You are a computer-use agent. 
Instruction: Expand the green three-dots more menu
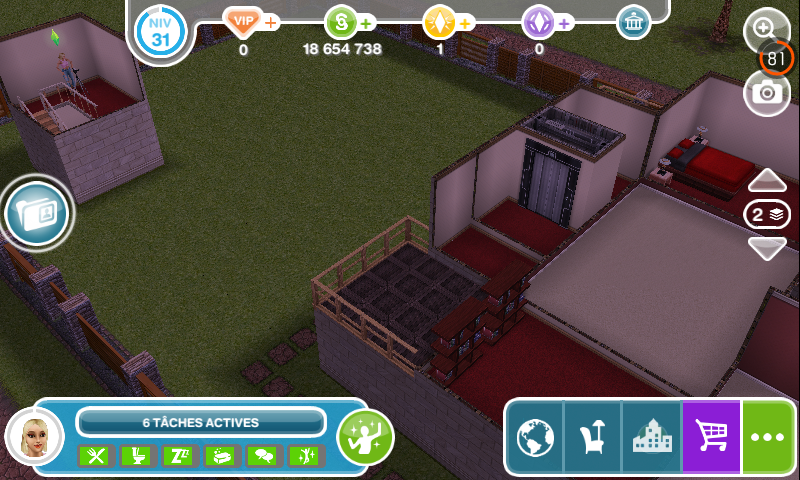click(x=769, y=437)
